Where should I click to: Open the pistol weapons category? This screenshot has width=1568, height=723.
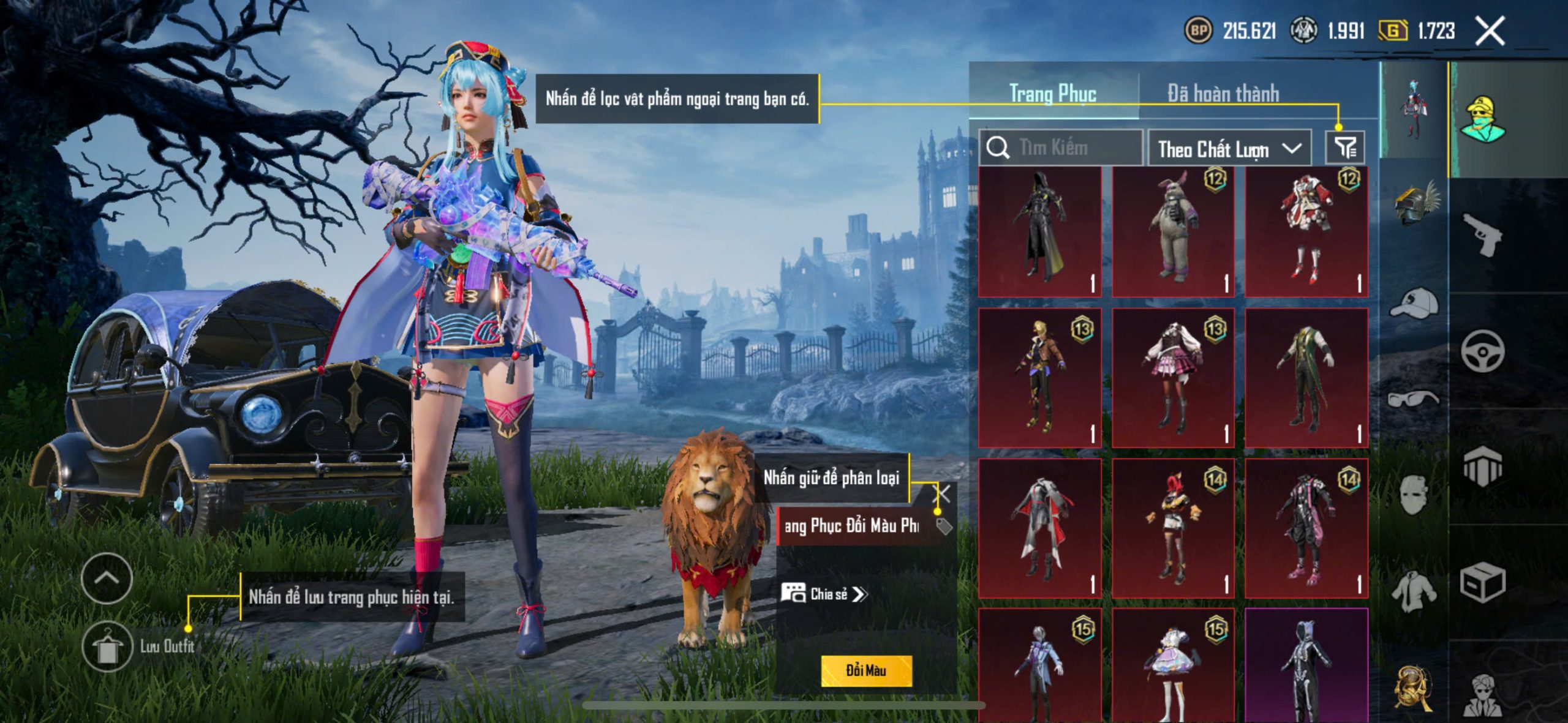[x=1482, y=234]
